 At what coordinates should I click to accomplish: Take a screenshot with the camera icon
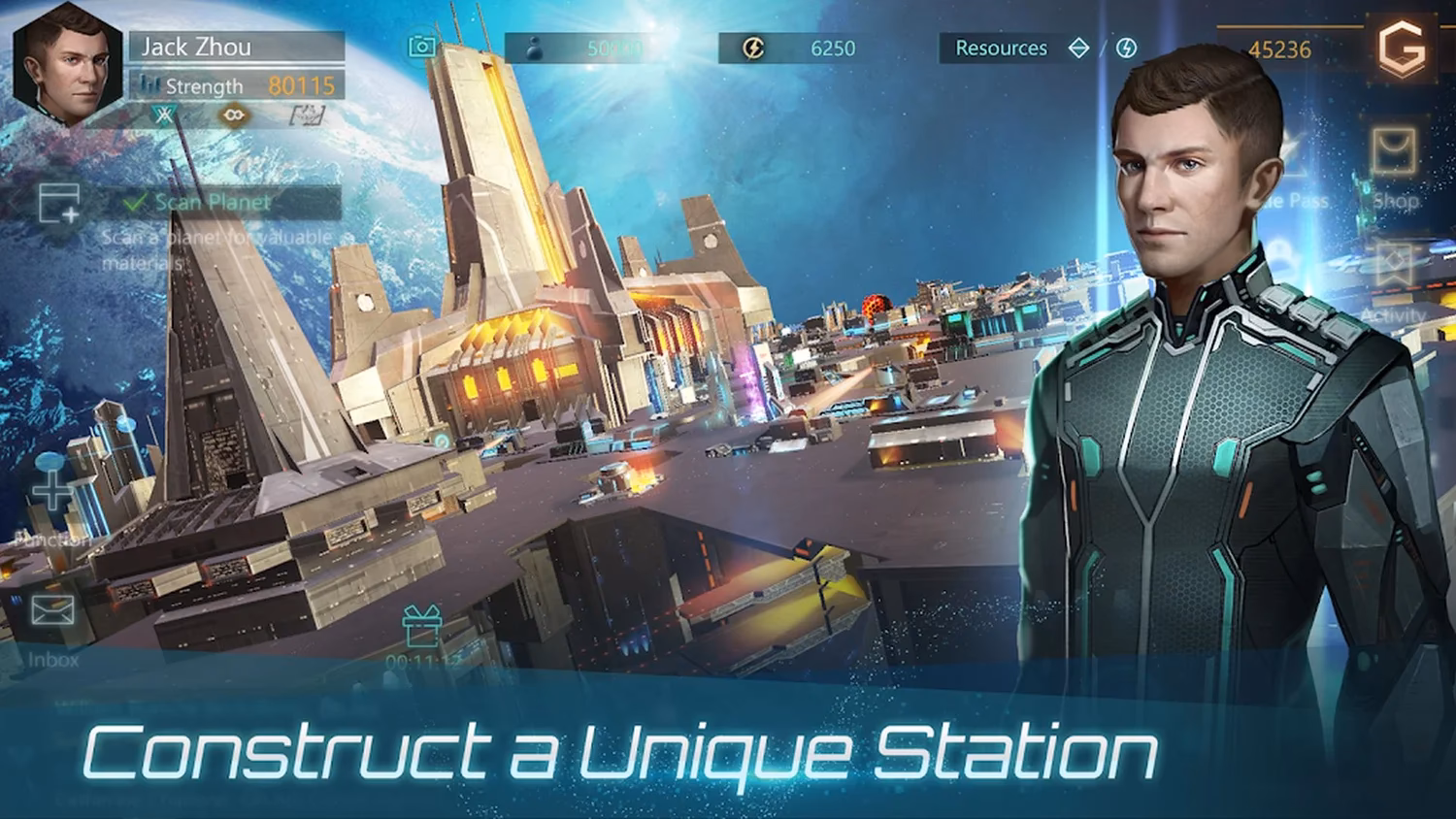click(422, 47)
